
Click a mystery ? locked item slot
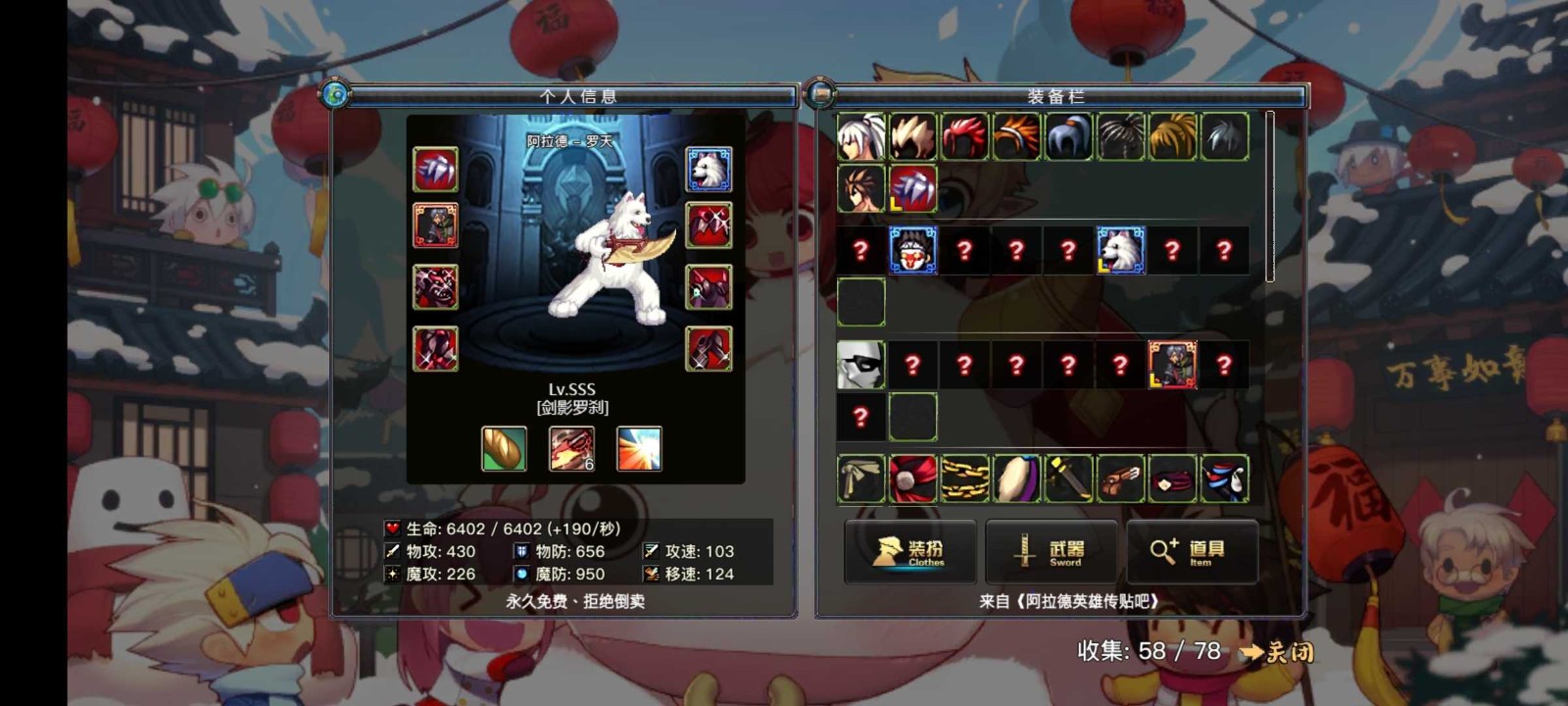click(859, 250)
